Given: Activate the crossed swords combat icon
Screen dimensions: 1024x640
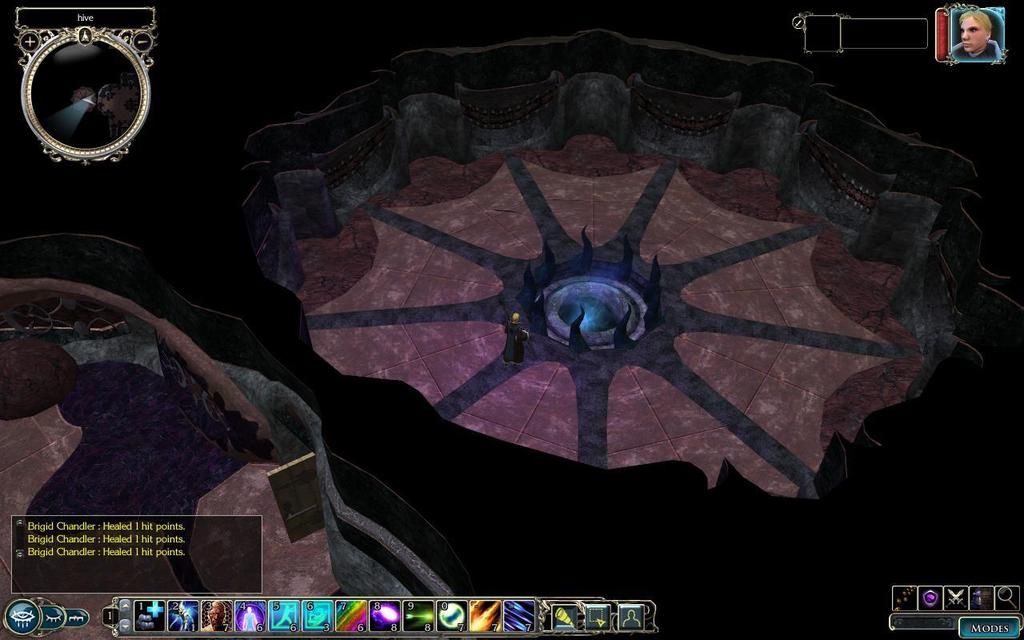Looking at the screenshot, I should pos(955,598).
